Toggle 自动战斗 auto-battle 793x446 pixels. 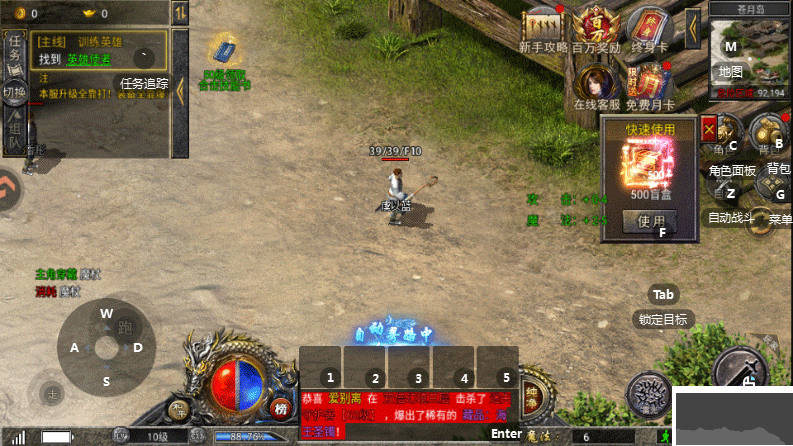pyautogui.click(x=730, y=201)
